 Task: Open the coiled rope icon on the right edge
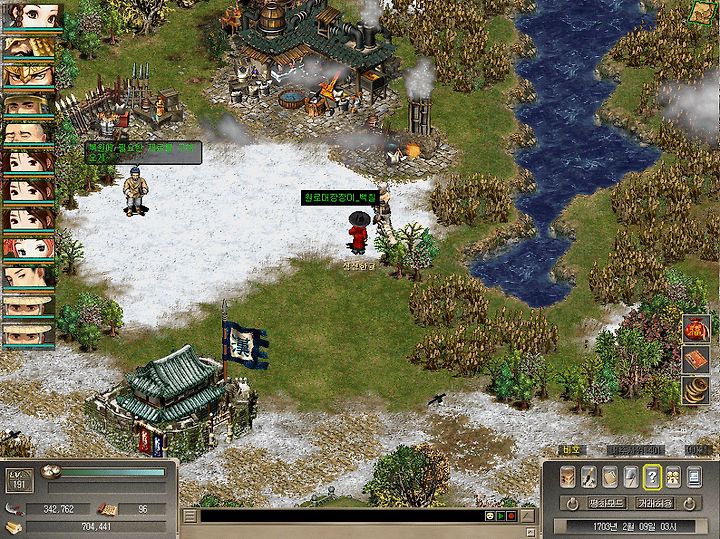(x=696, y=390)
